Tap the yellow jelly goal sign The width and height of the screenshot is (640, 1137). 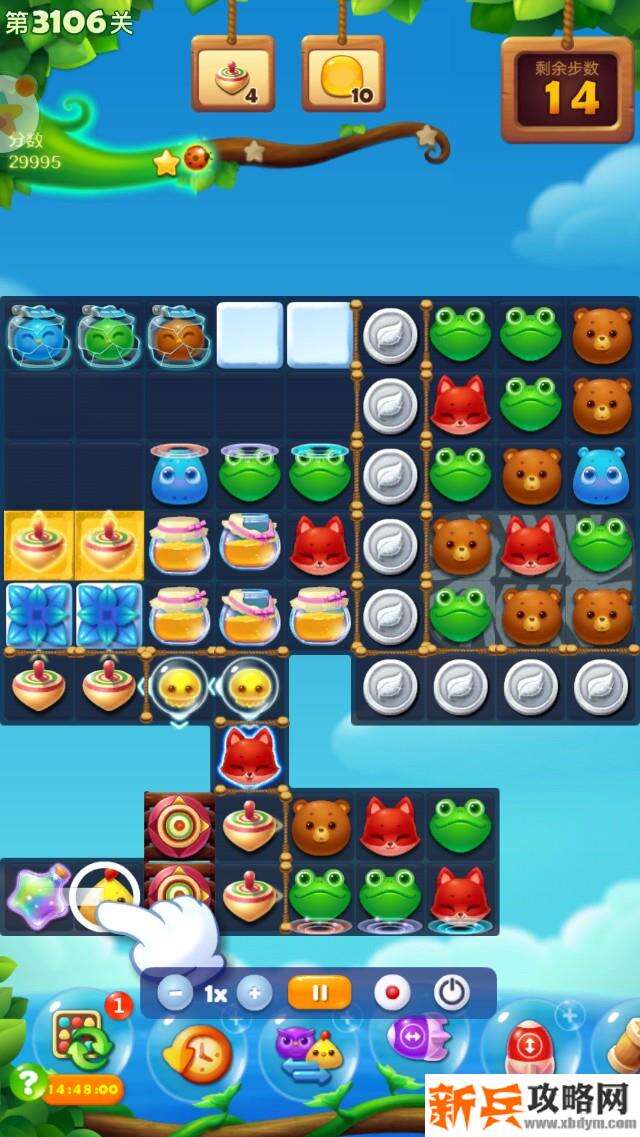coord(343,75)
